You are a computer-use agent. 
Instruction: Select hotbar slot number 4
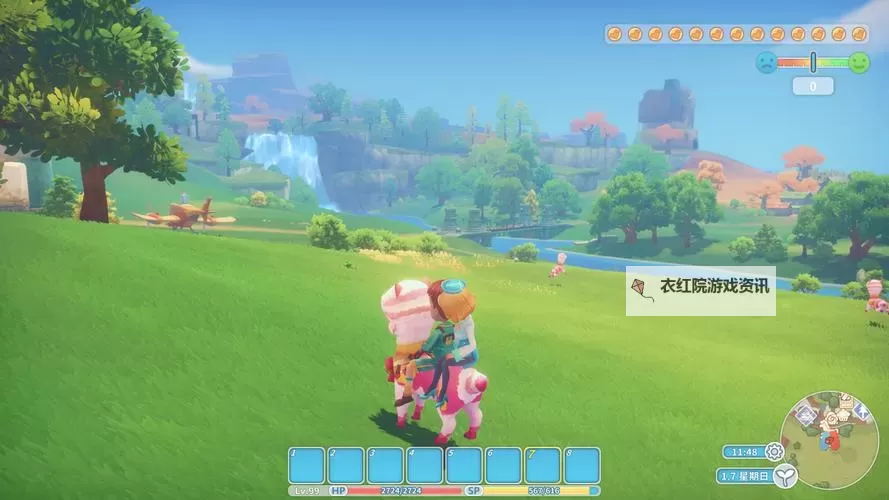tap(425, 466)
